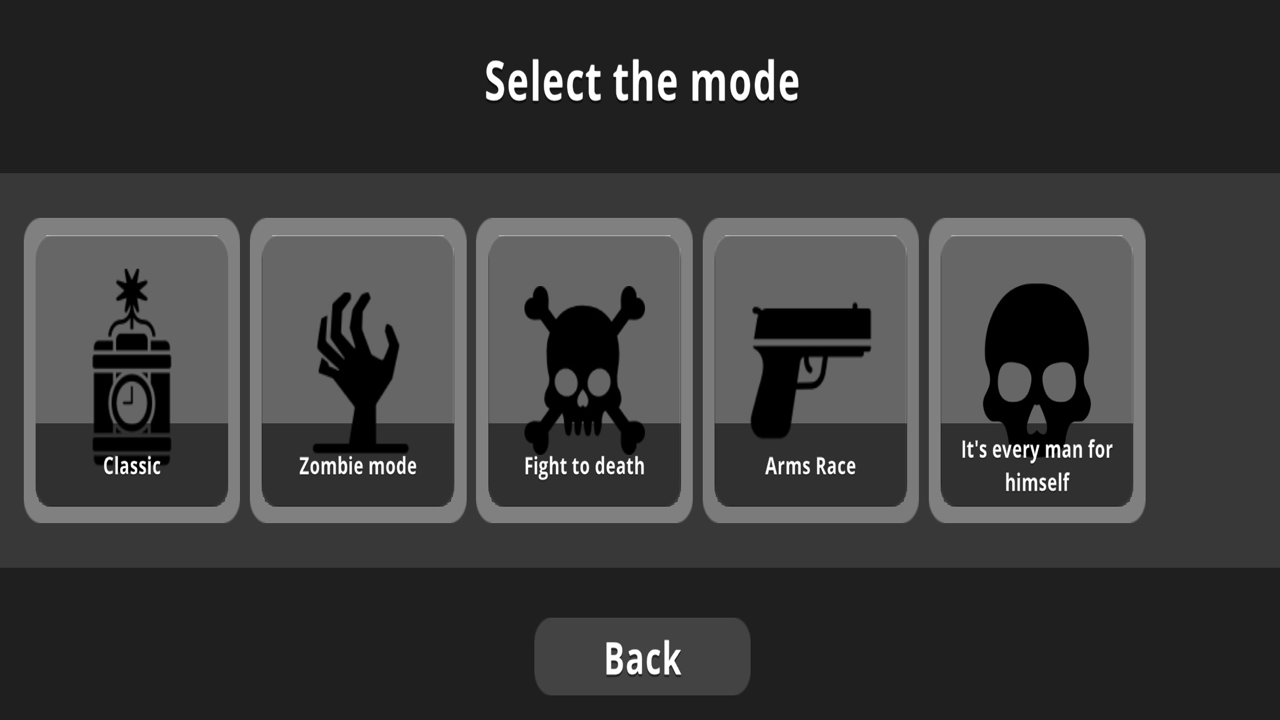Select the skull icon on the rightmost card

coord(1036,360)
